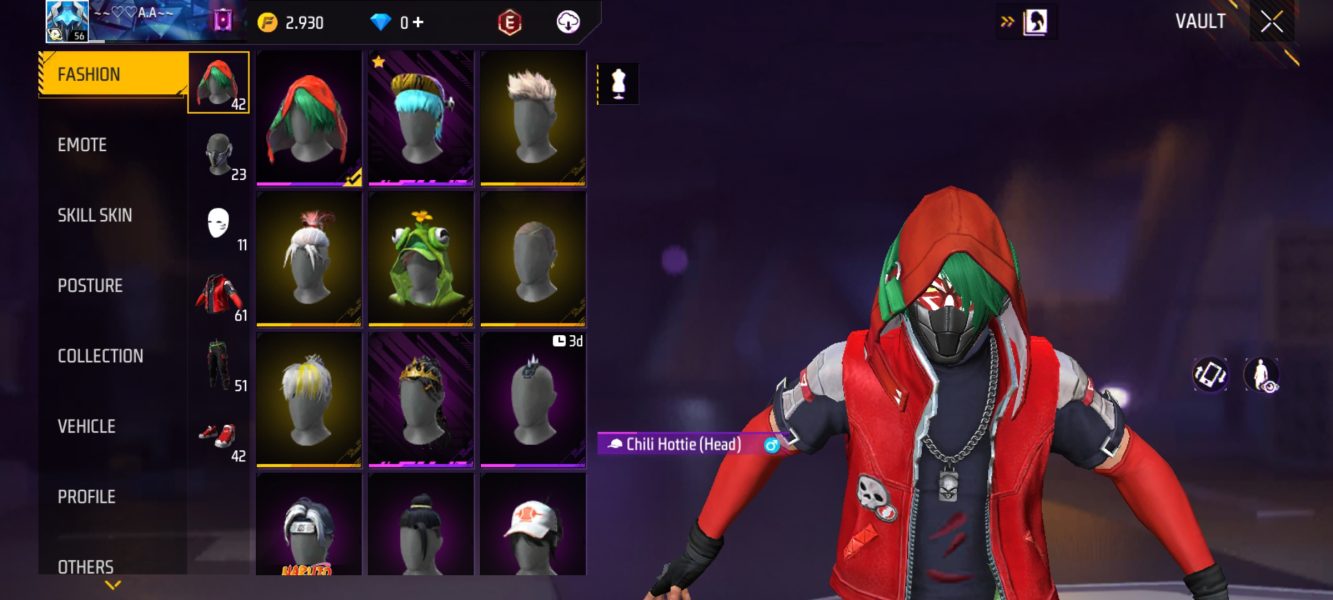
Task: Close the Vault screen
Action: [1271, 22]
